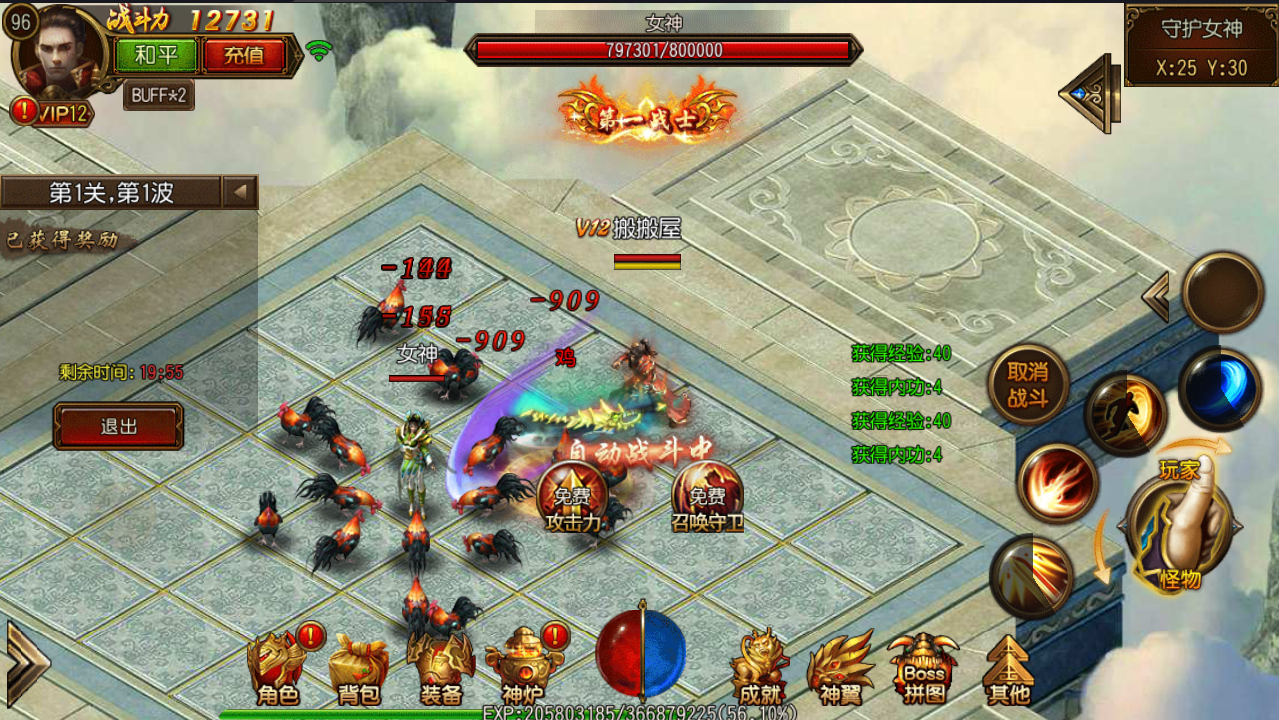Exit the stage with 退出 button
Image resolution: width=1279 pixels, height=720 pixels.
pos(118,426)
